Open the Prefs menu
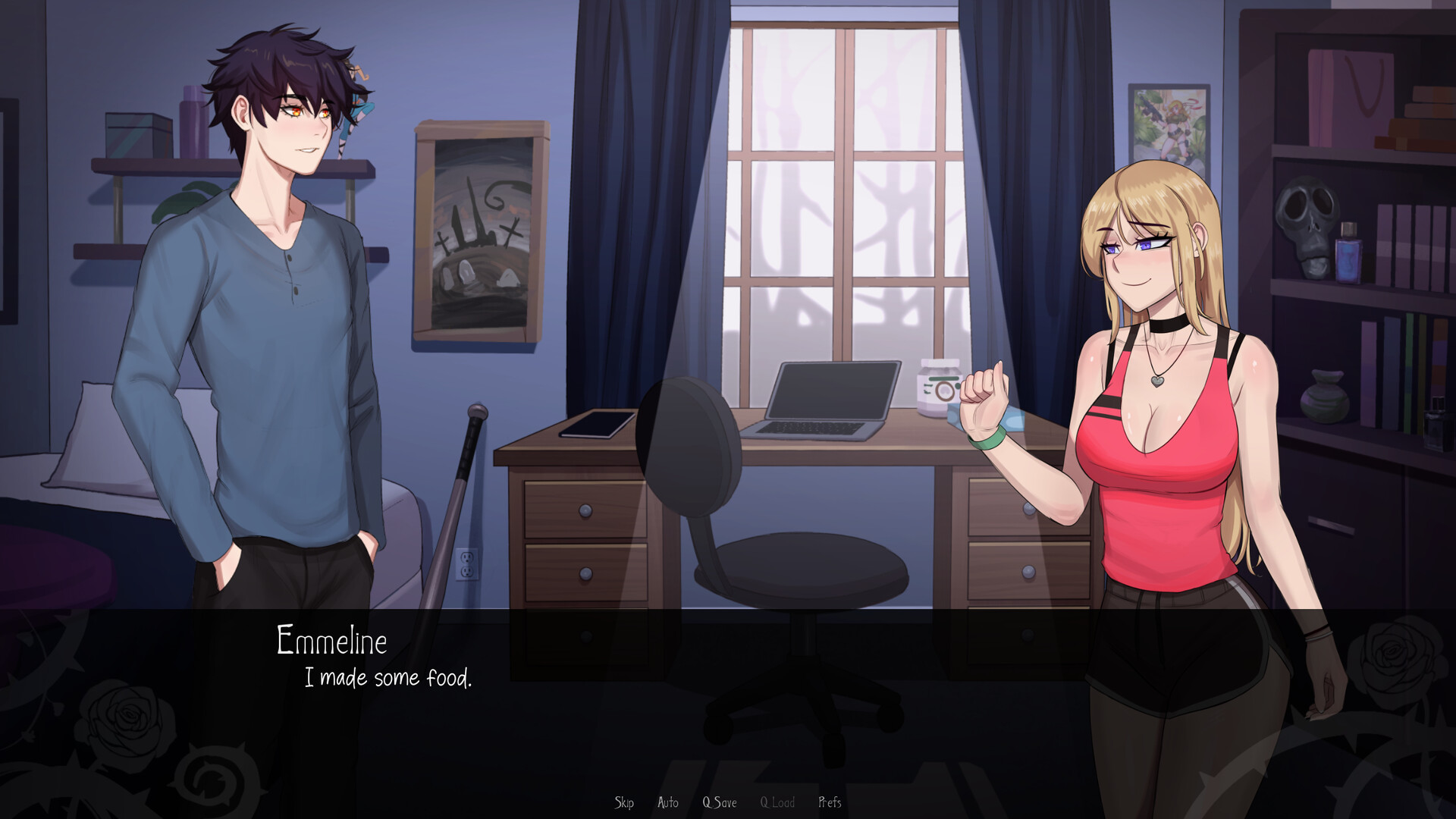This screenshot has width=1456, height=819. (x=830, y=802)
